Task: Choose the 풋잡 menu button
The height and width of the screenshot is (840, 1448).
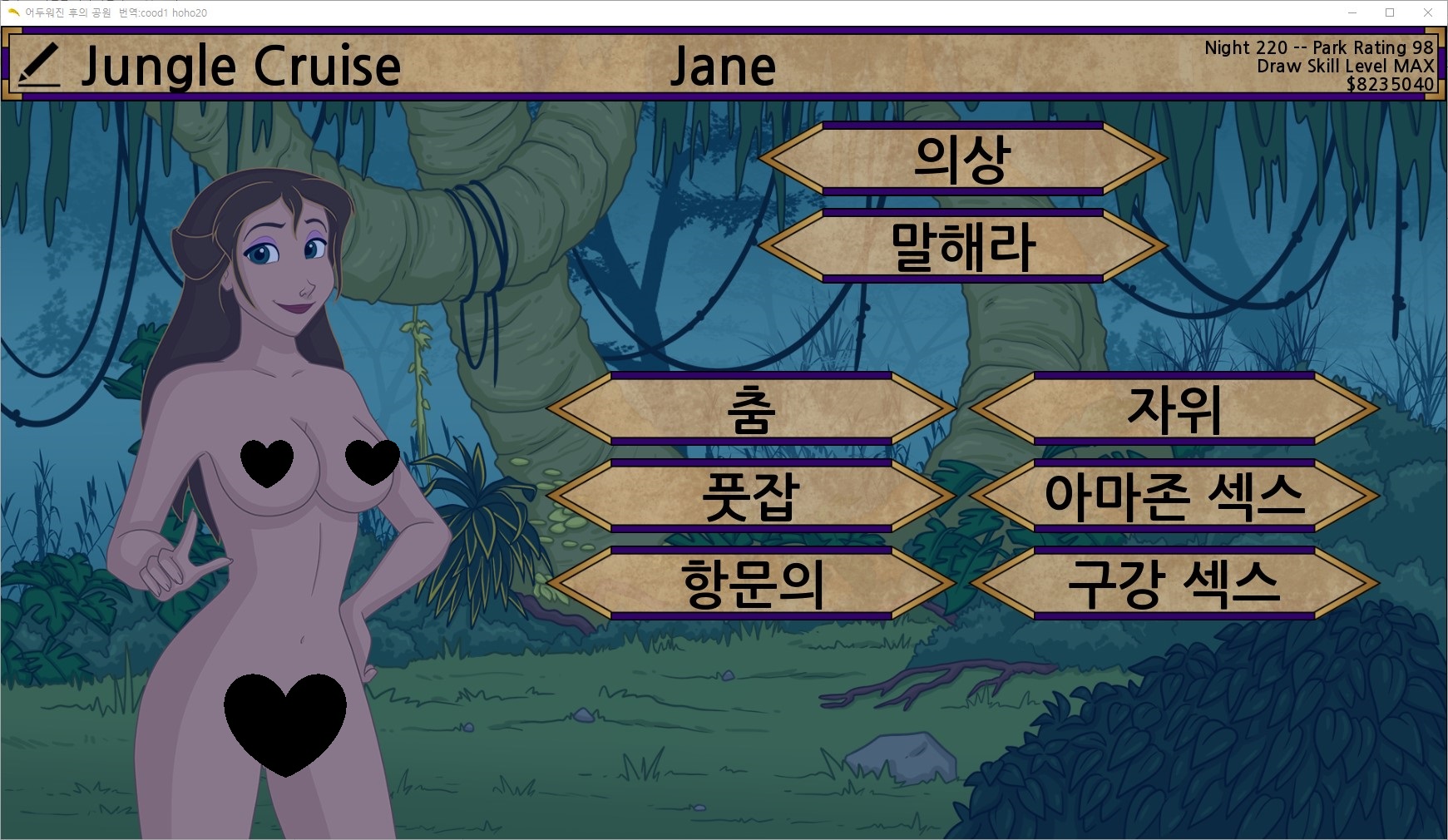Action: 751,497
